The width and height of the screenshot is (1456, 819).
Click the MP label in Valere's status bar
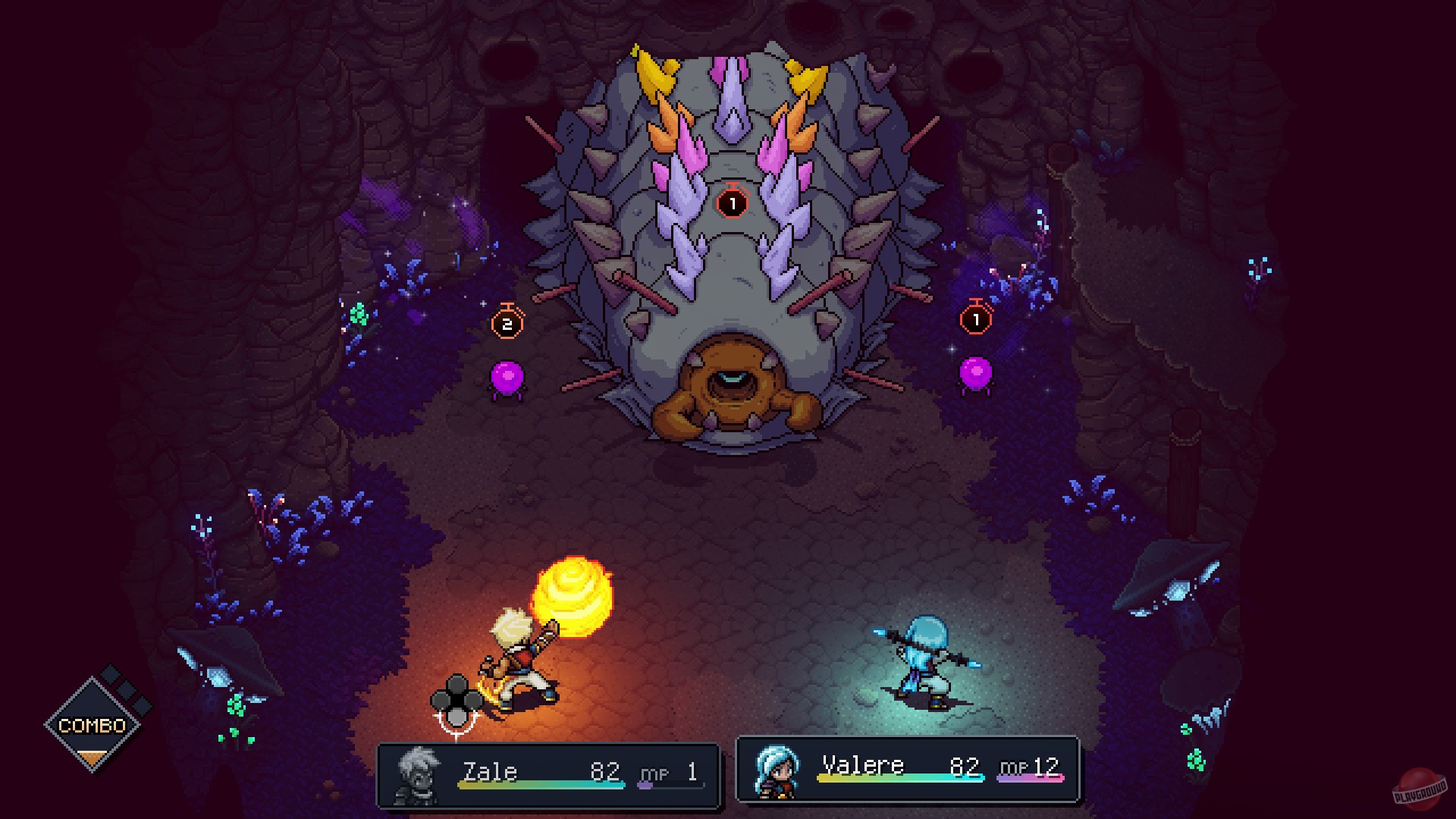(x=1014, y=767)
